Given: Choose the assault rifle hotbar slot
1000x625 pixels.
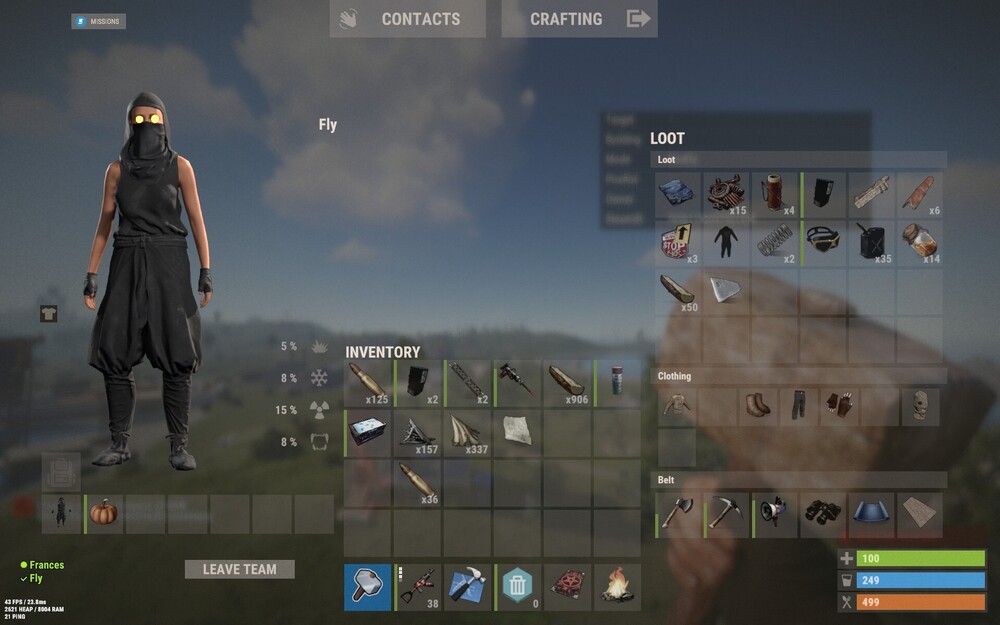Looking at the screenshot, I should [x=418, y=587].
